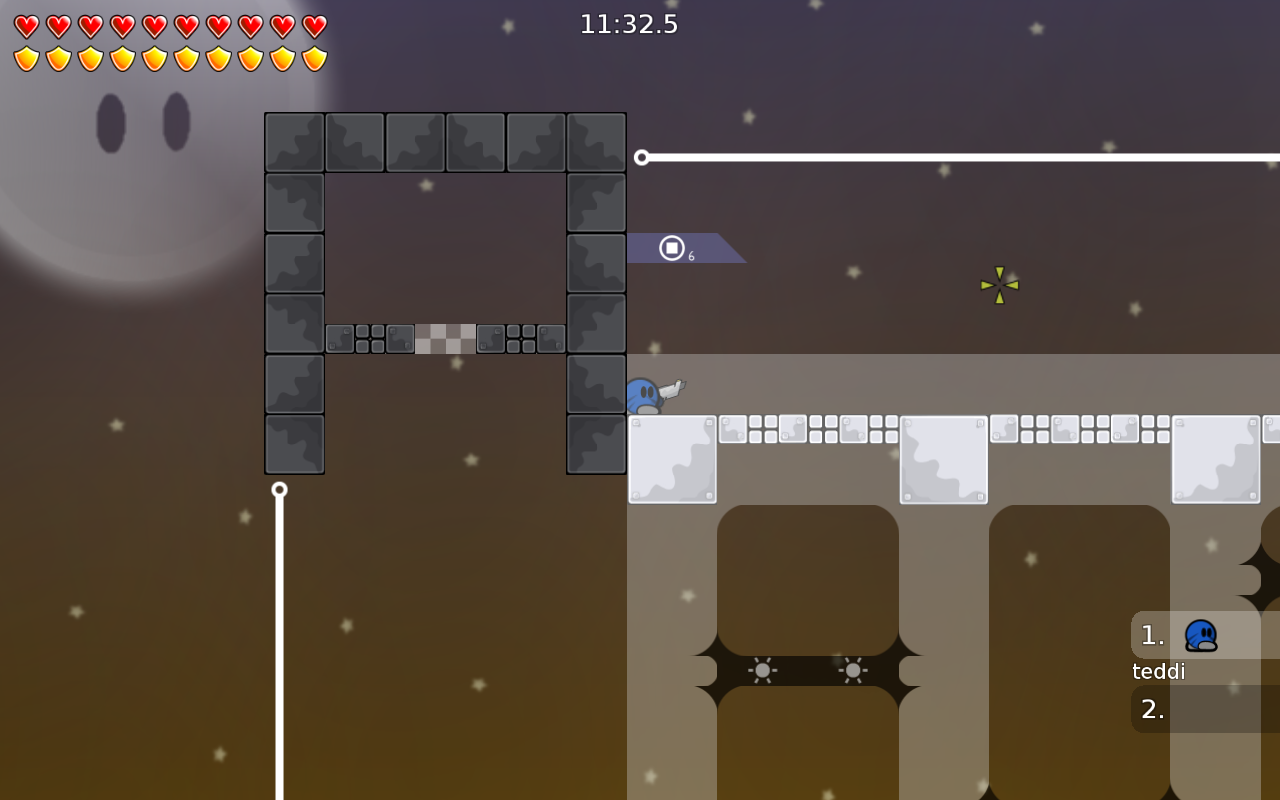Click the player name teddi on the scoreboard
1280x800 pixels.
click(1157, 671)
